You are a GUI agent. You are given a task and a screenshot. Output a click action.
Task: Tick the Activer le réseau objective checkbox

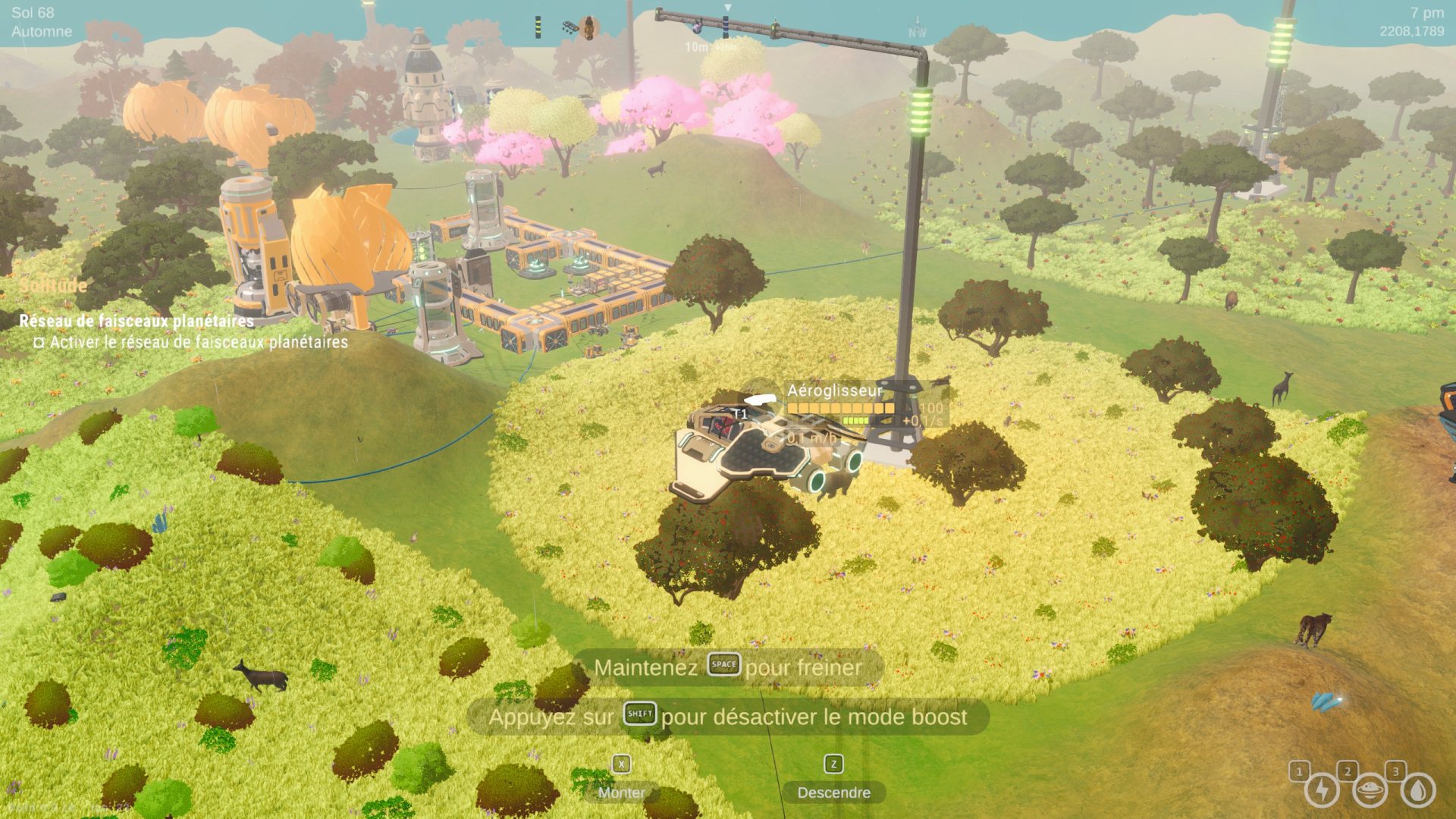pos(39,343)
